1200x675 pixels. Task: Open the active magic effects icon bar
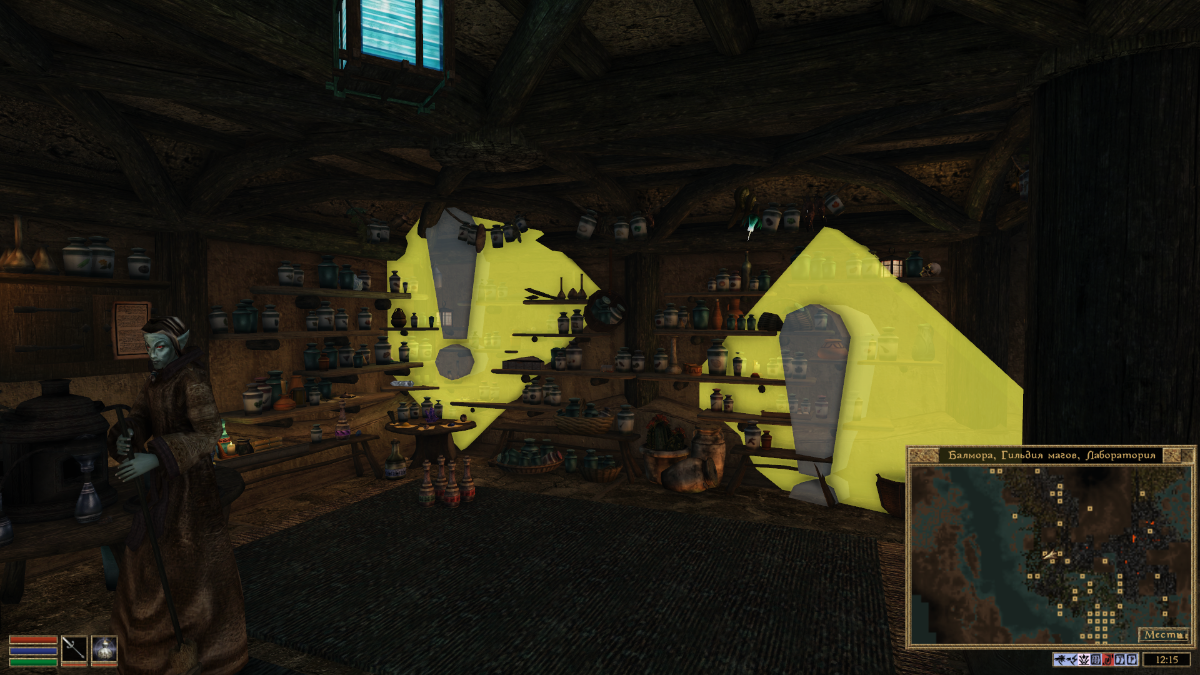[1095, 659]
